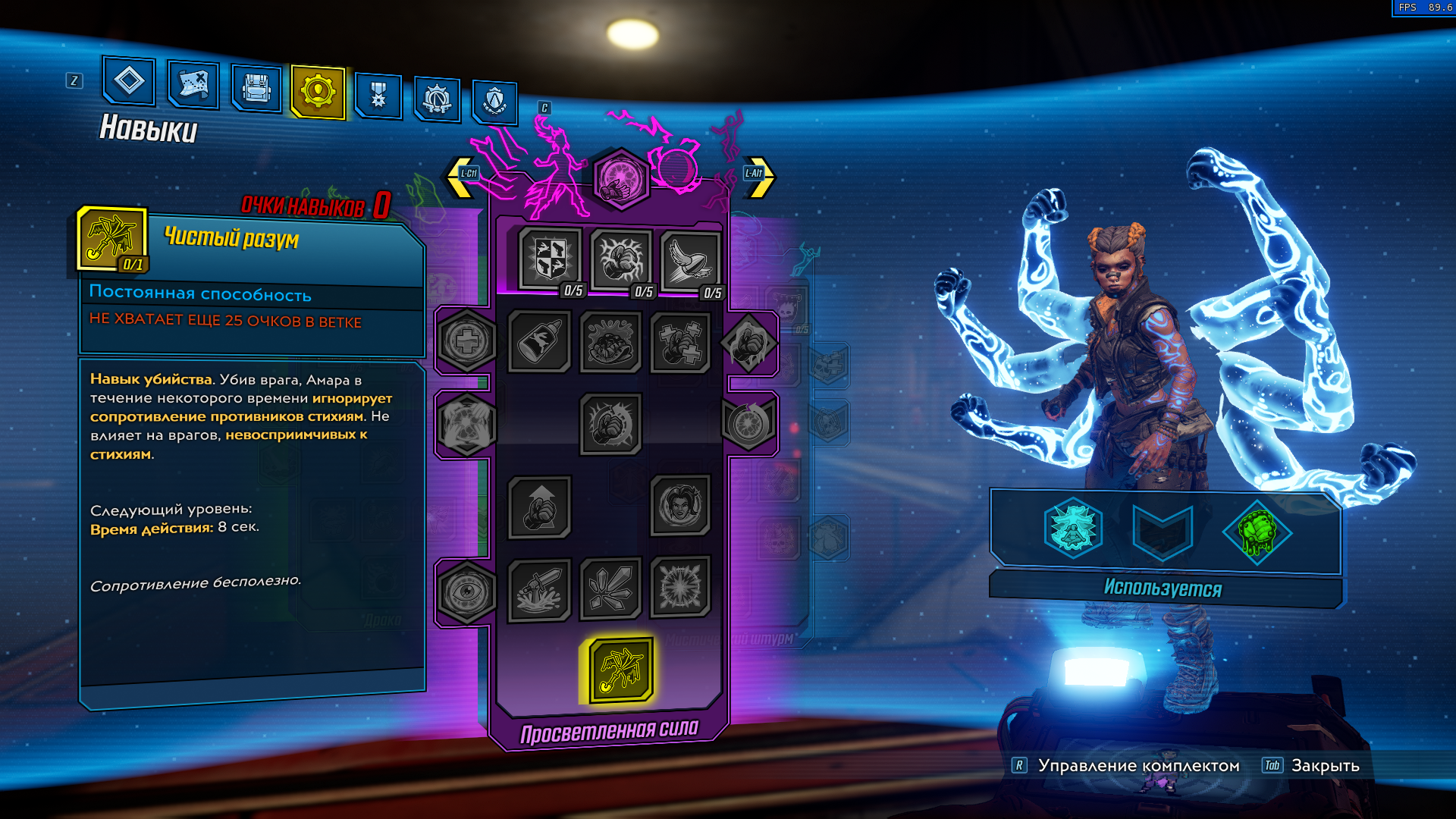The image size is (1456, 819).
Task: Select the fist with arrow up skill
Action: (539, 507)
